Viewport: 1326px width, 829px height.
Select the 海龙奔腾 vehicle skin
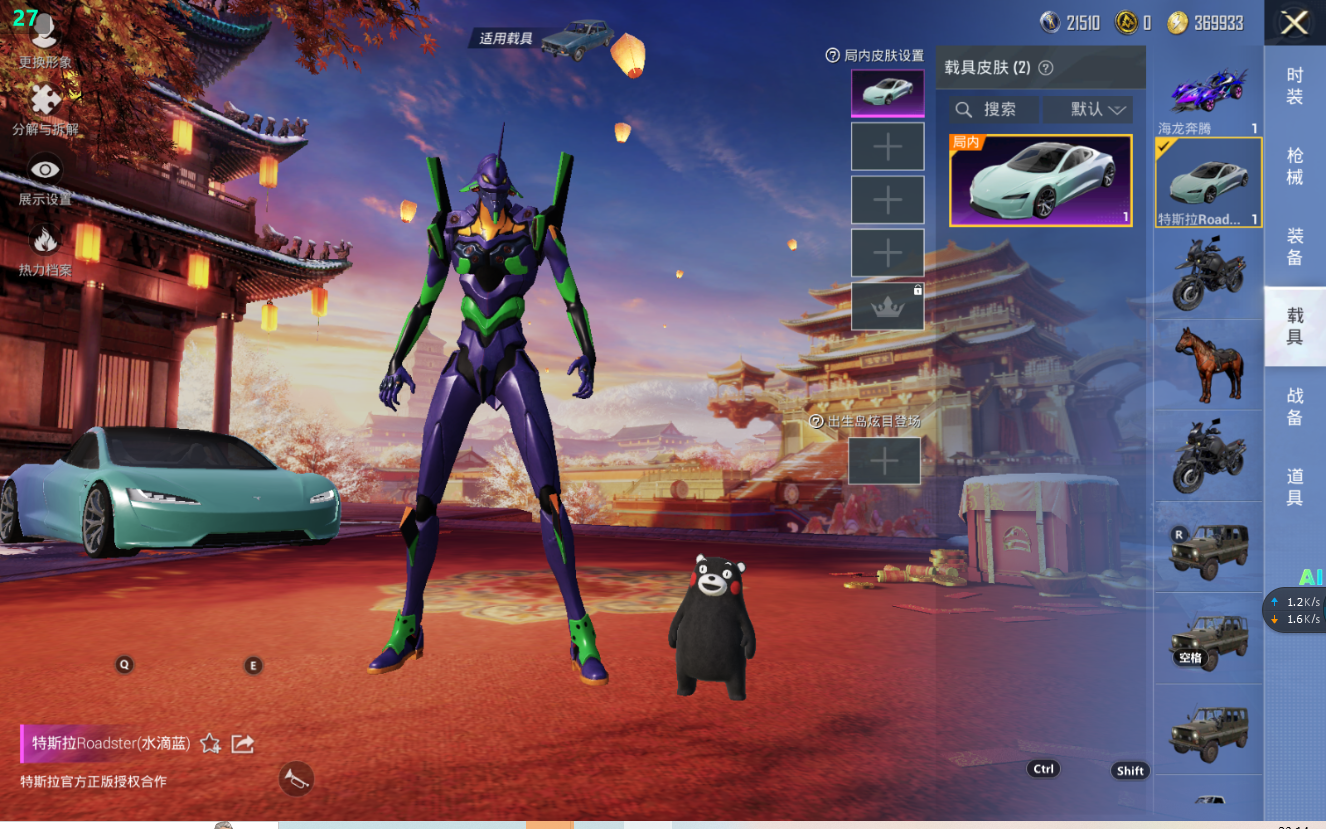click(1208, 96)
